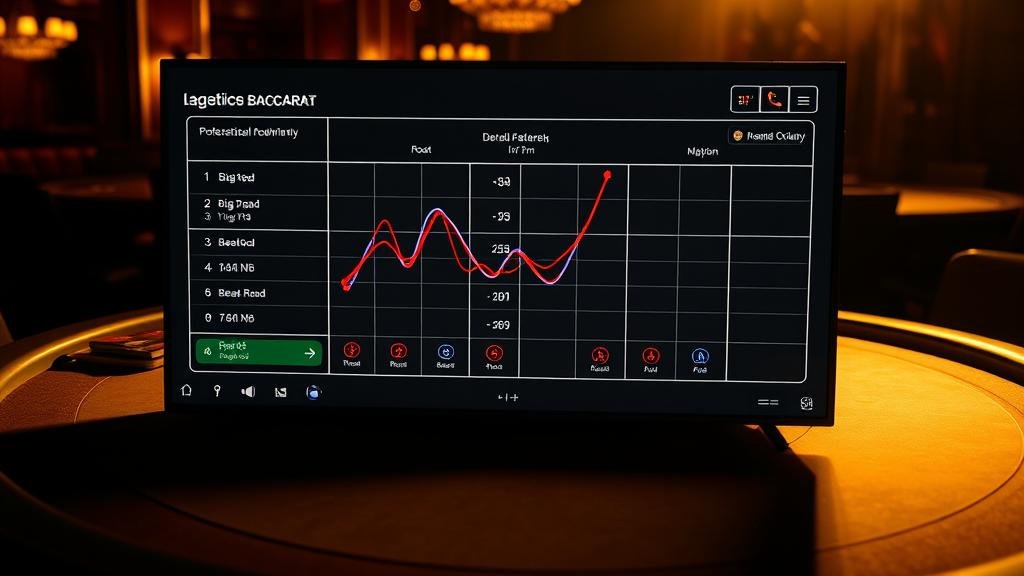Open the square icon beside the double-line
Screen dimensions: 1024x576
(806, 403)
